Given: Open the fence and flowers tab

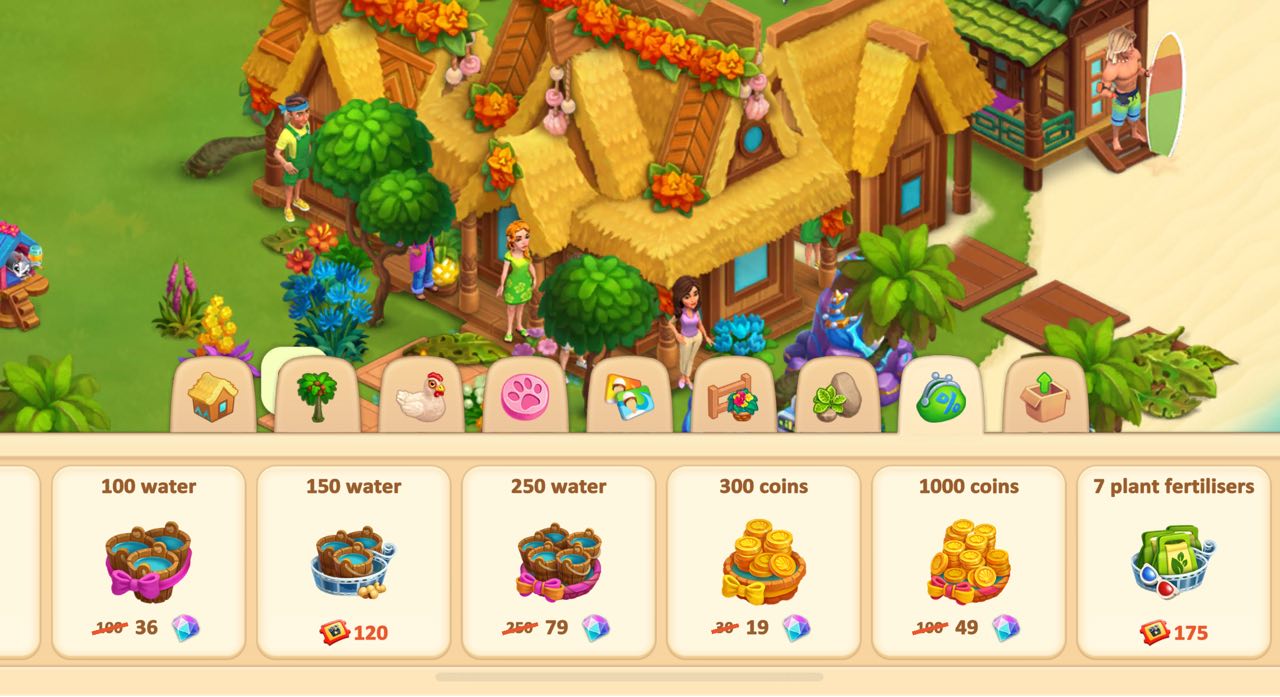Looking at the screenshot, I should pos(733,397).
